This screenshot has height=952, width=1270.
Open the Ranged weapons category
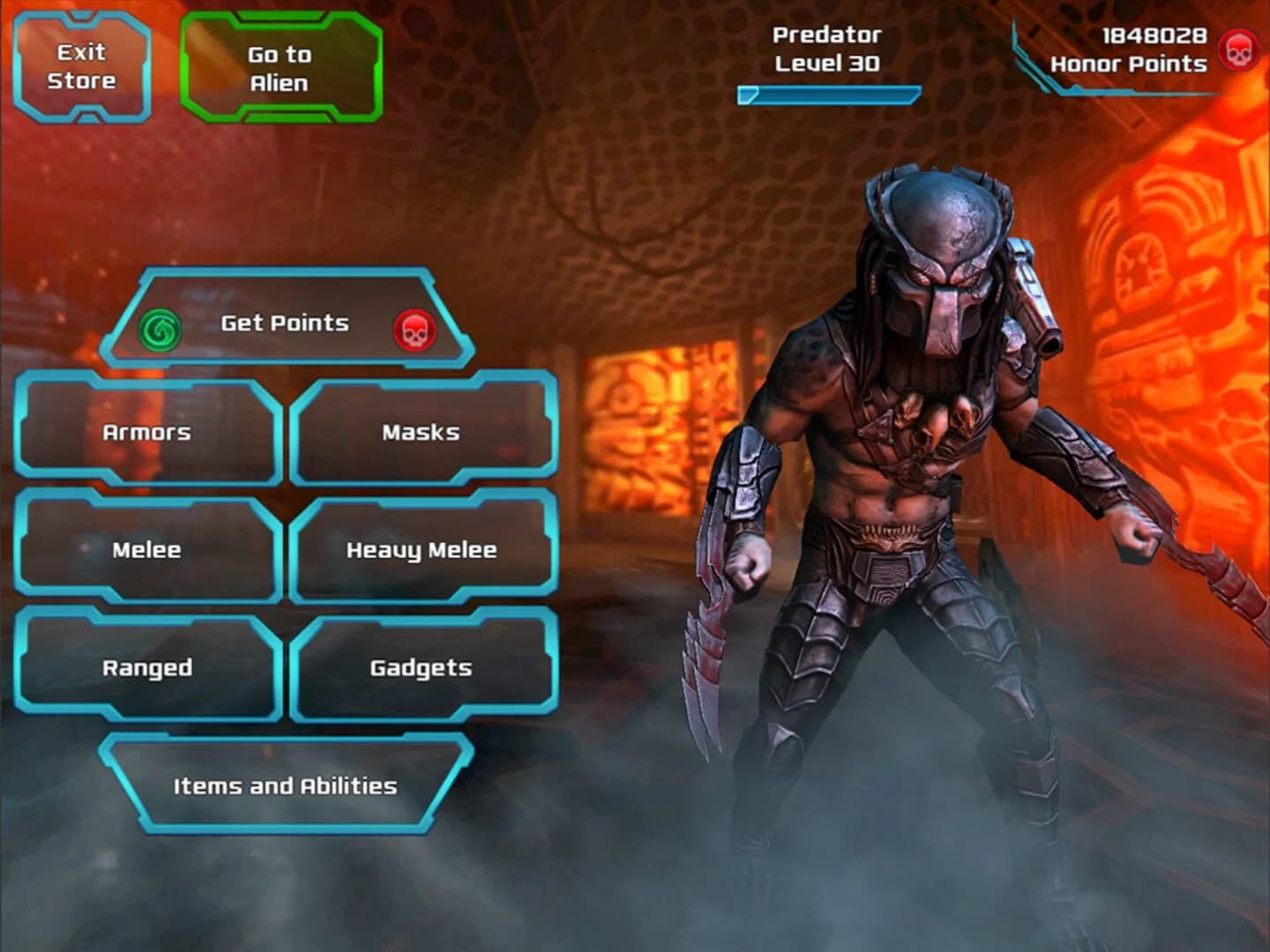[146, 667]
